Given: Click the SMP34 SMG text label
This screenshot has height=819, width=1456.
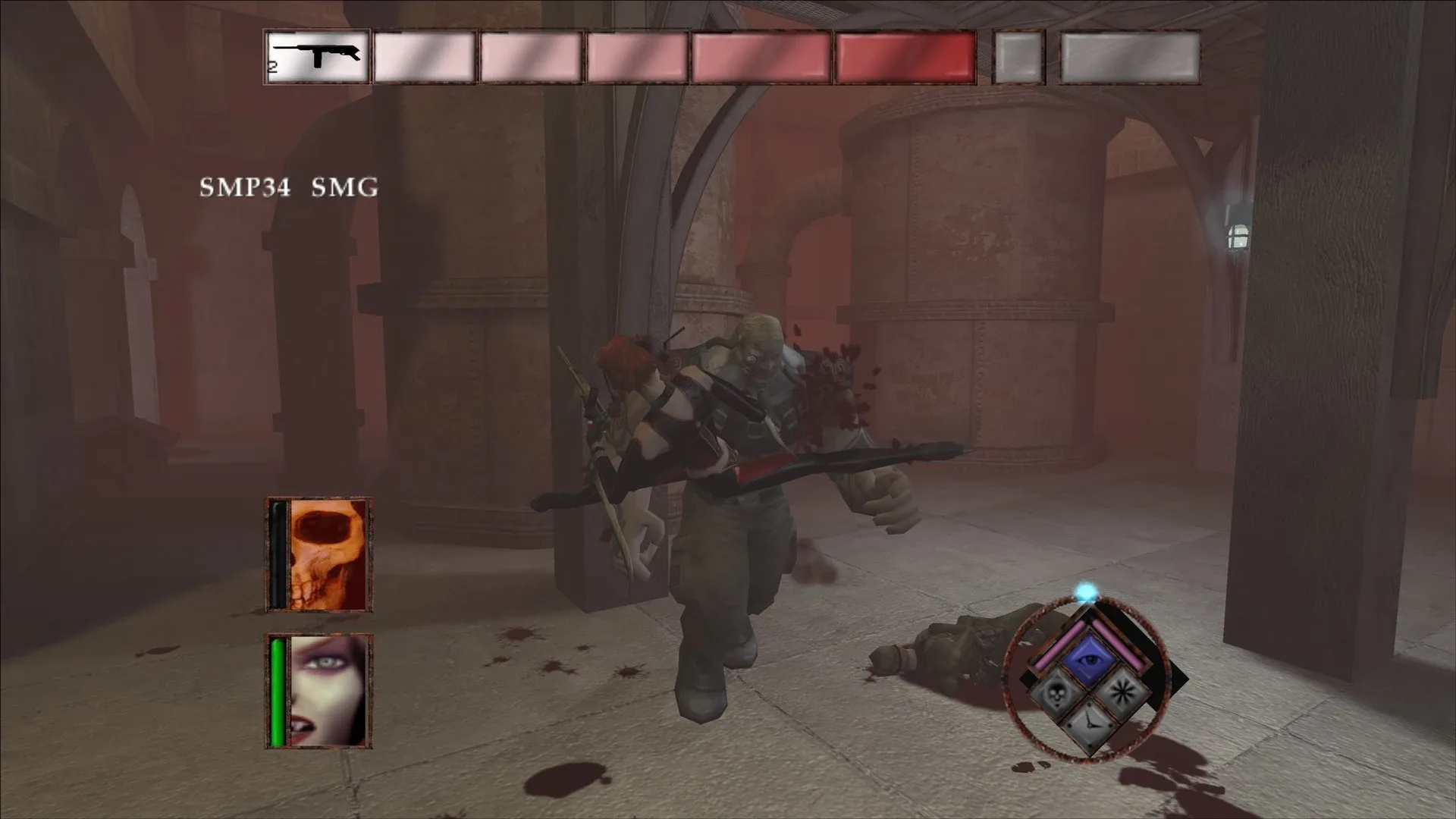Looking at the screenshot, I should (288, 187).
